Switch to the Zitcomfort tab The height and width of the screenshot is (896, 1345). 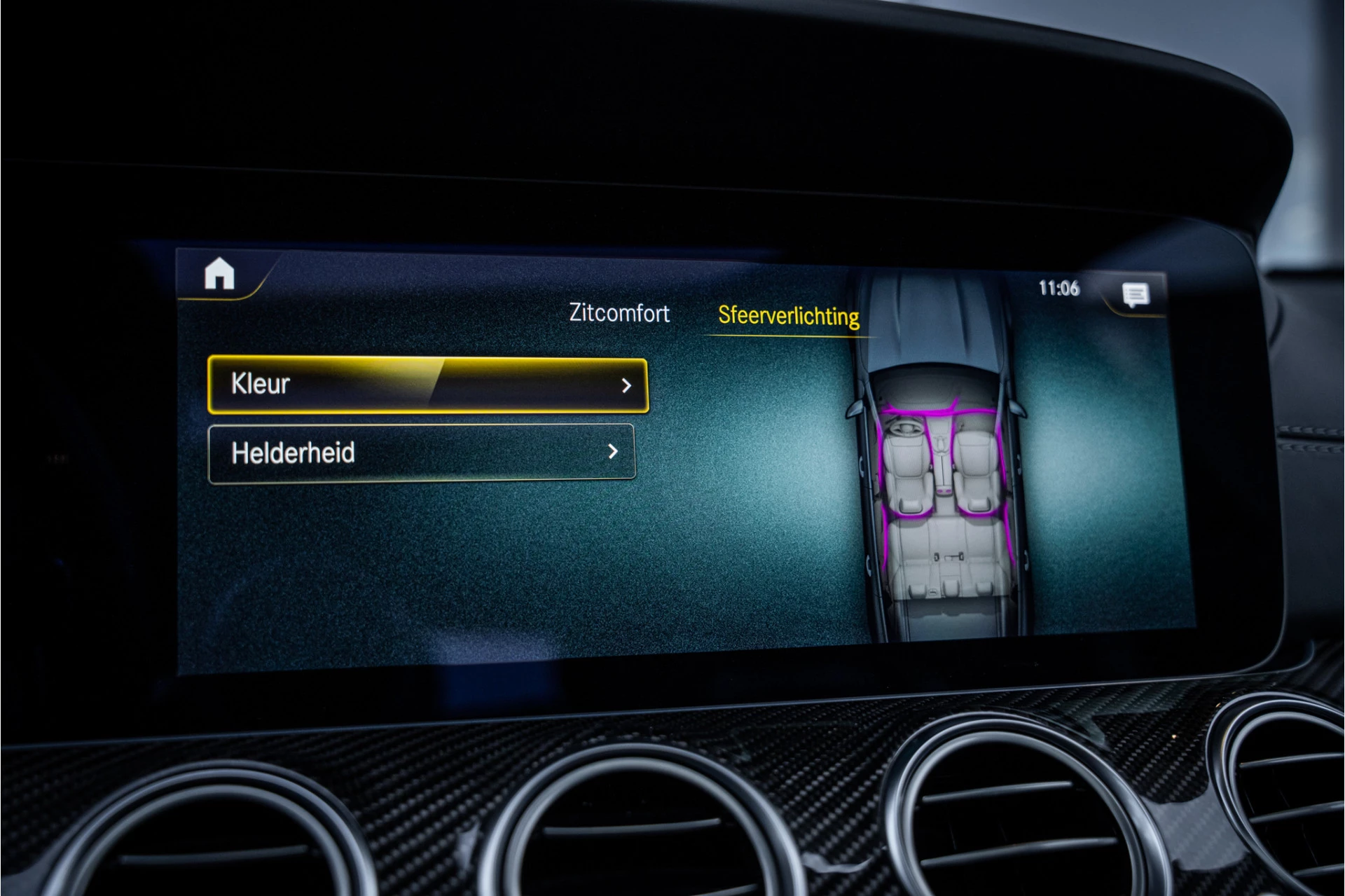[619, 313]
